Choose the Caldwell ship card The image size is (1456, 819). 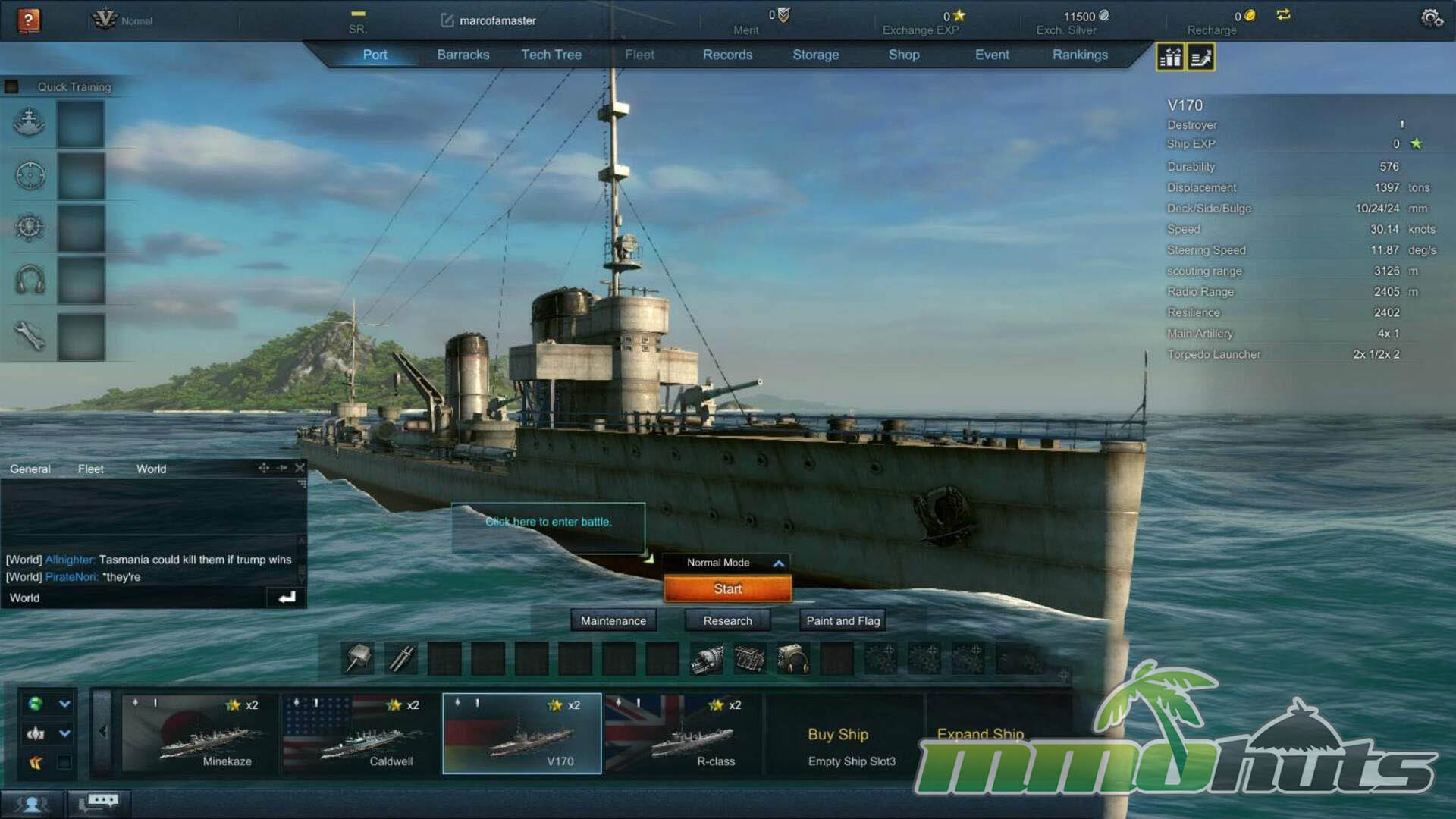[x=360, y=733]
